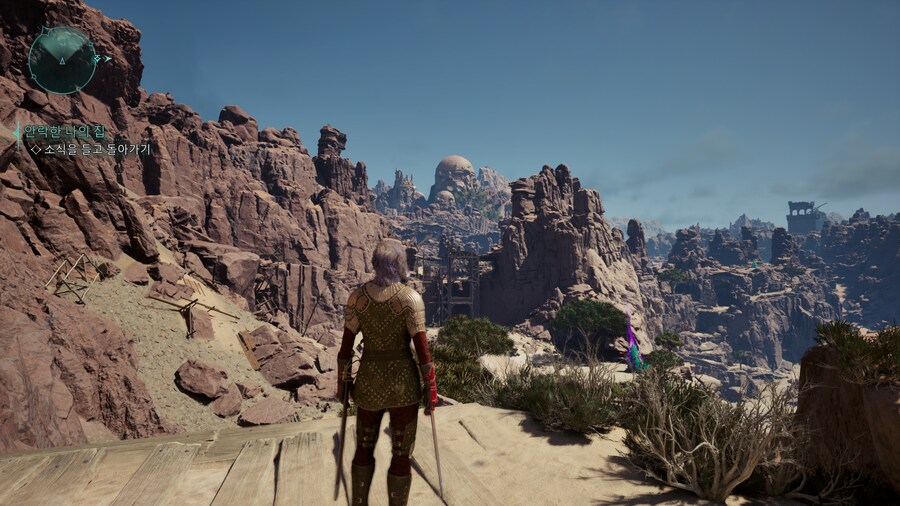The height and width of the screenshot is (506, 900).
Task: Select the 안락한 나의 집 quest title
Action: coord(64,132)
